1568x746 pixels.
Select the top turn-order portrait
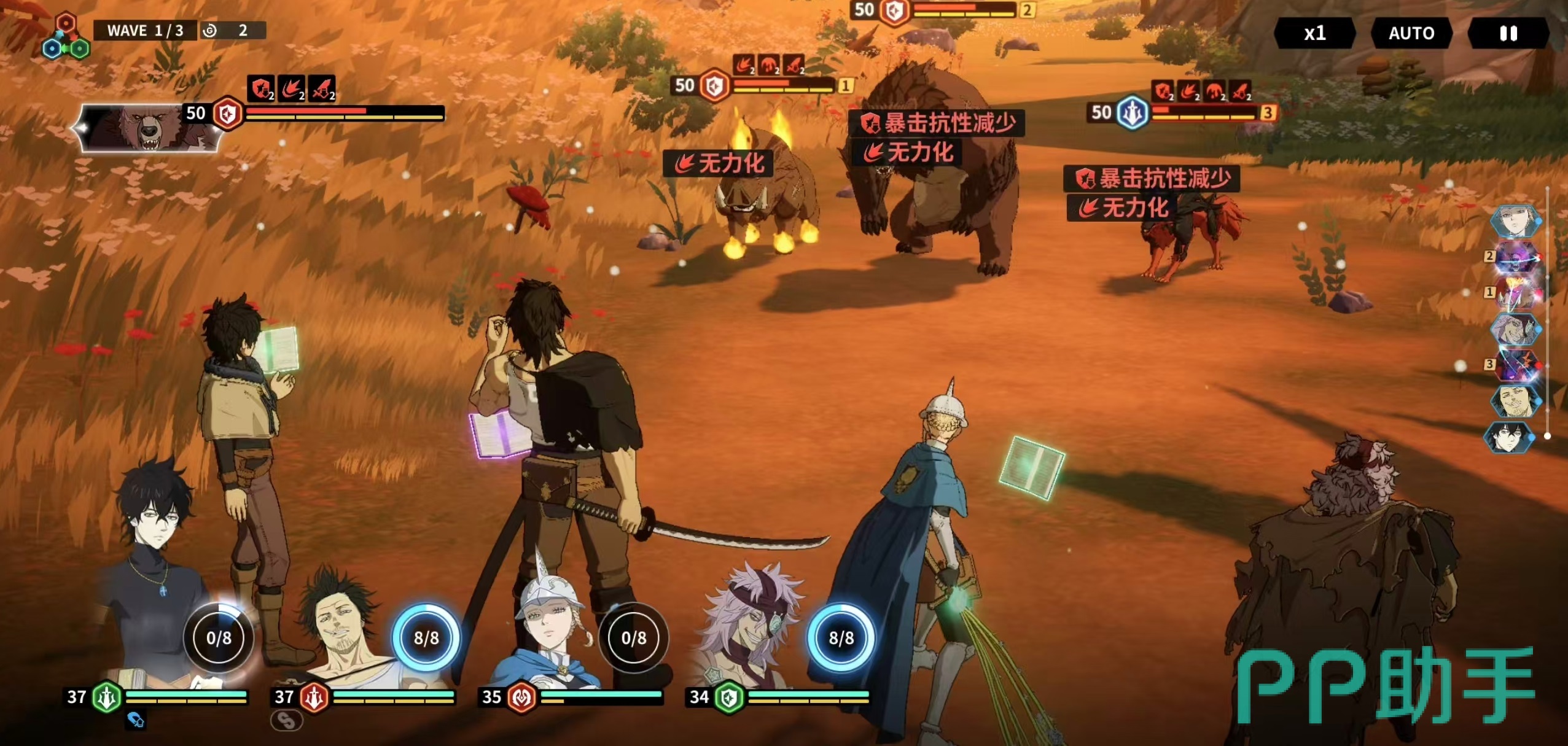(x=1515, y=221)
